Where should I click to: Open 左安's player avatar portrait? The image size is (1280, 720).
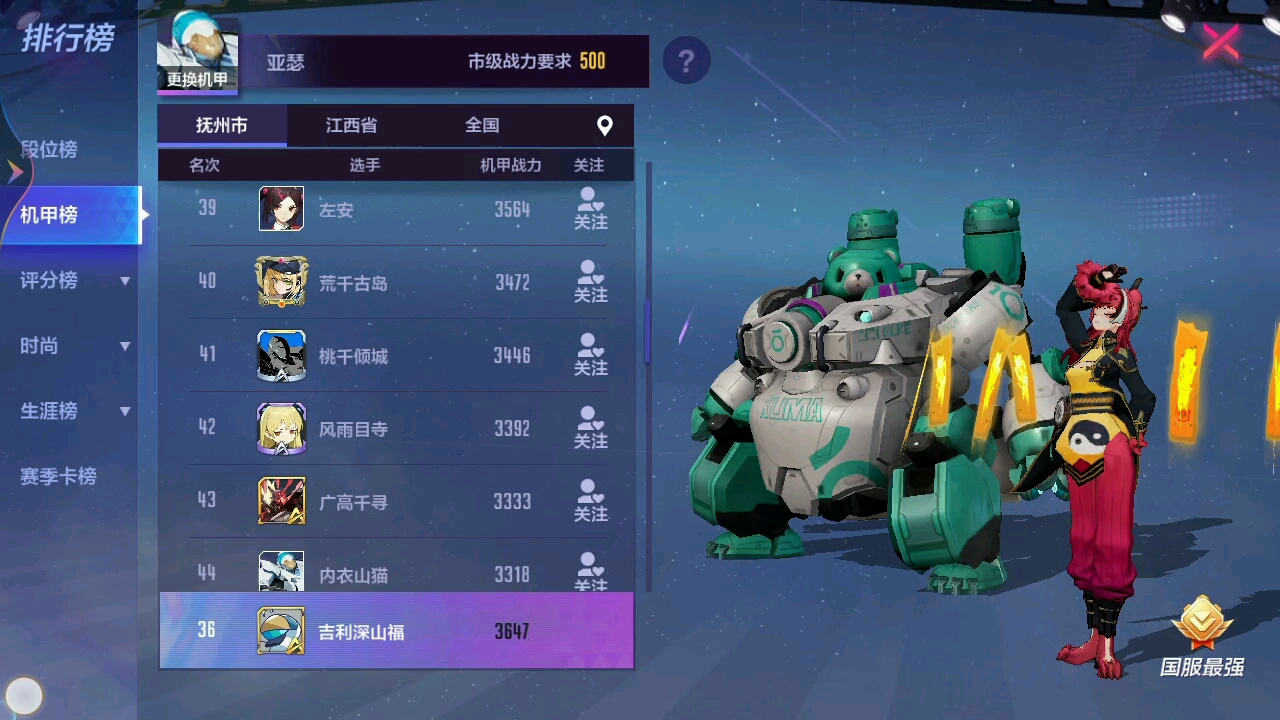[281, 208]
